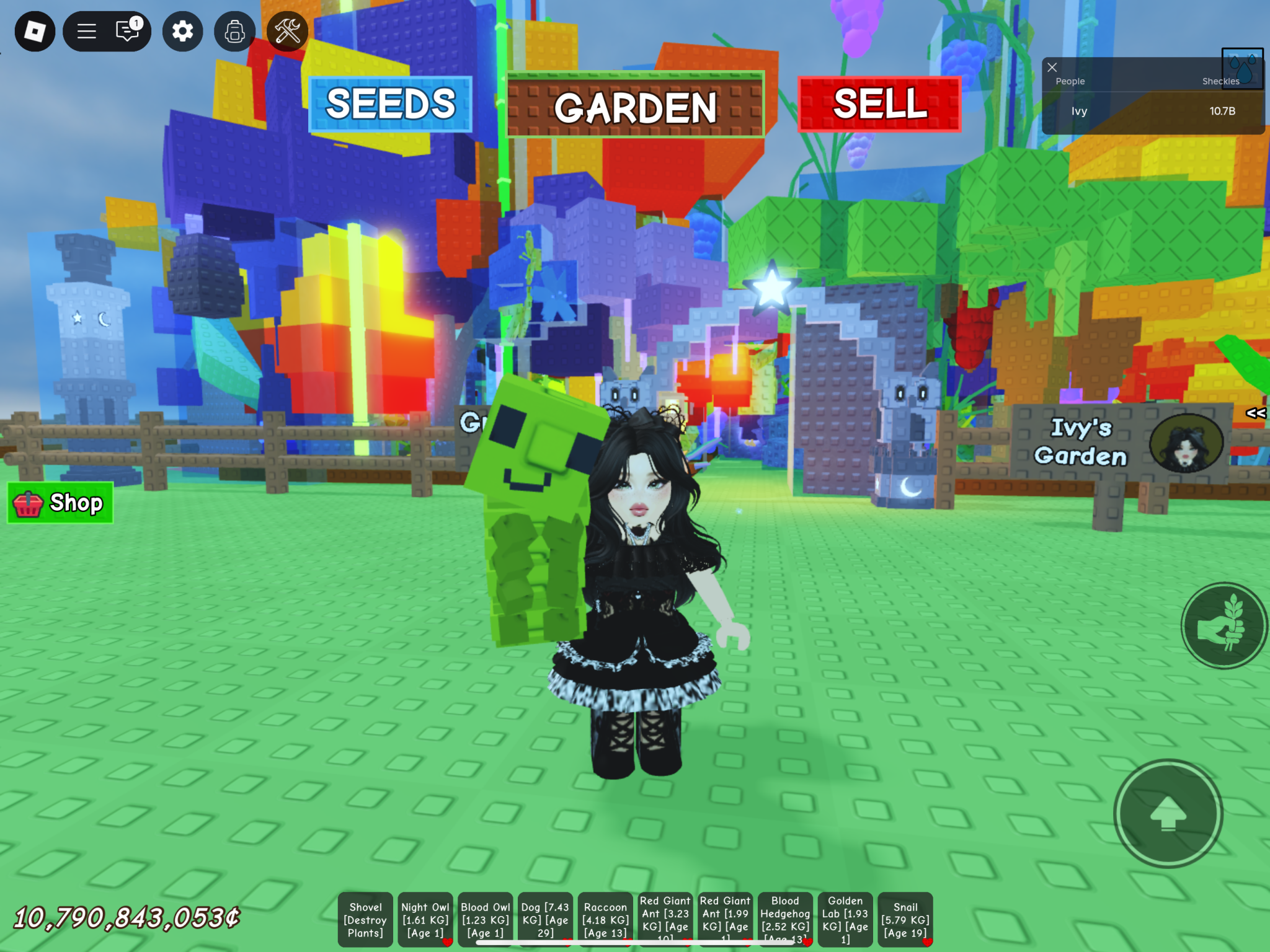Equip the Golden Lab from the hotbar
The height and width of the screenshot is (952, 1270).
(845, 920)
